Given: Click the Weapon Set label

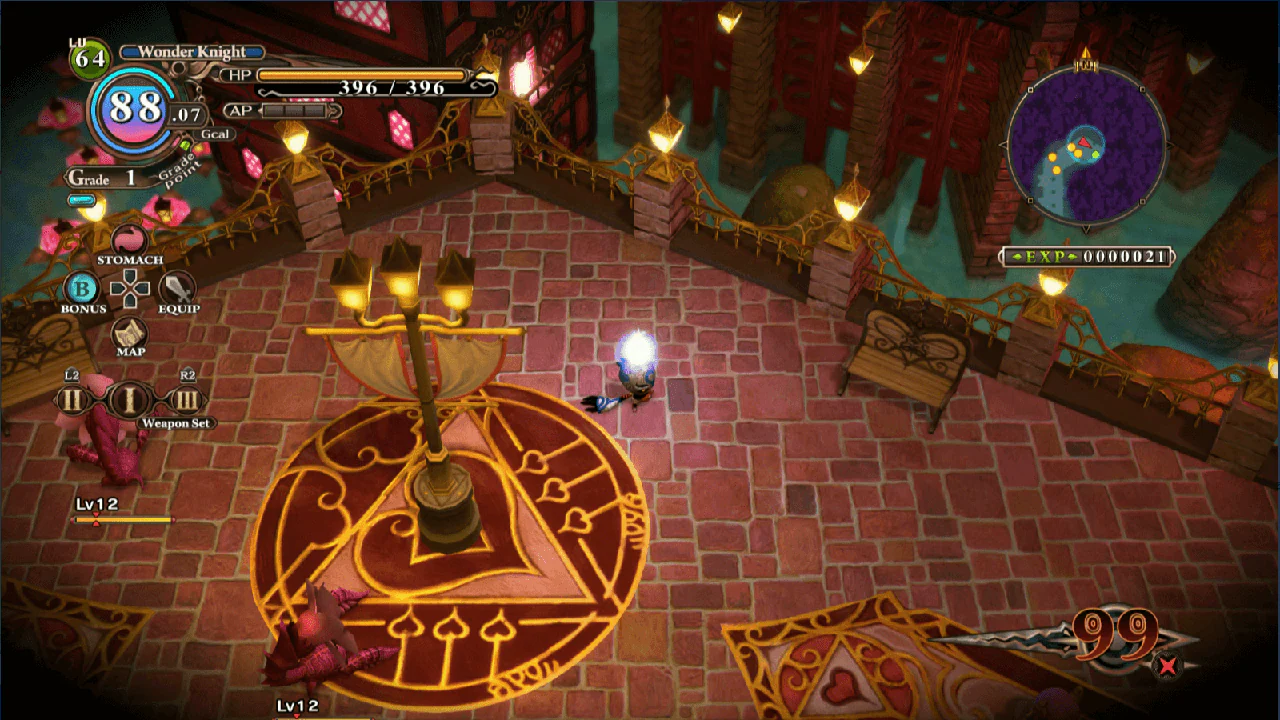Looking at the screenshot, I should [177, 424].
